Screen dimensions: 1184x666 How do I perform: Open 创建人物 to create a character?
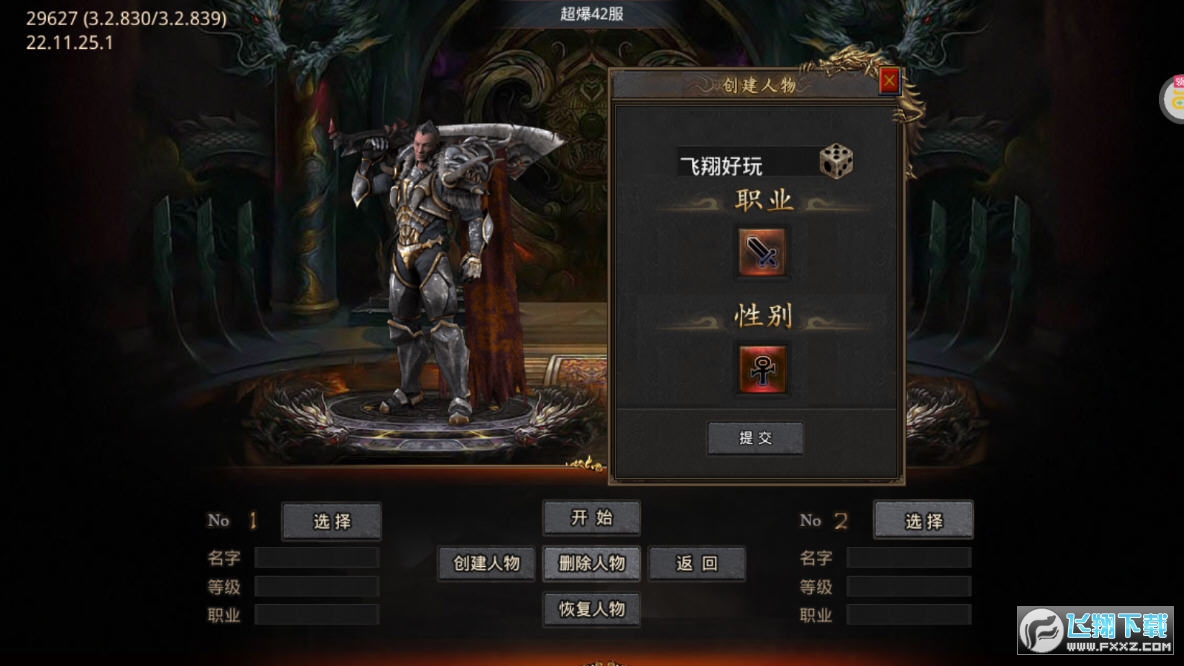point(487,563)
